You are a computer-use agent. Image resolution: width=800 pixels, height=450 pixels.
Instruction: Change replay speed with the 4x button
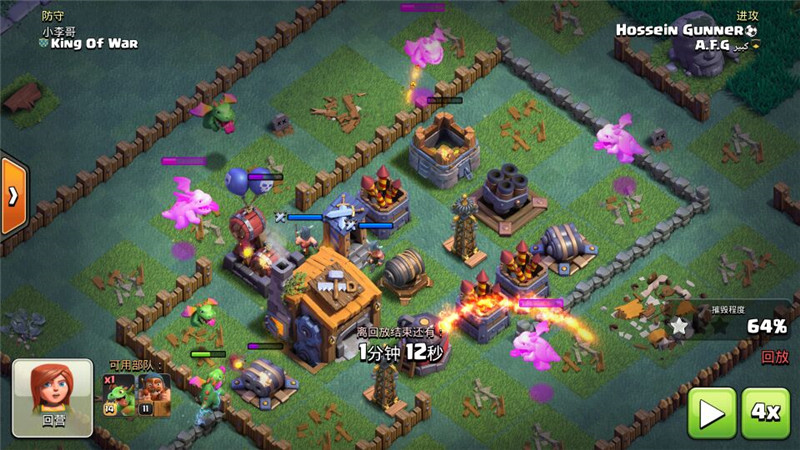[x=768, y=412]
